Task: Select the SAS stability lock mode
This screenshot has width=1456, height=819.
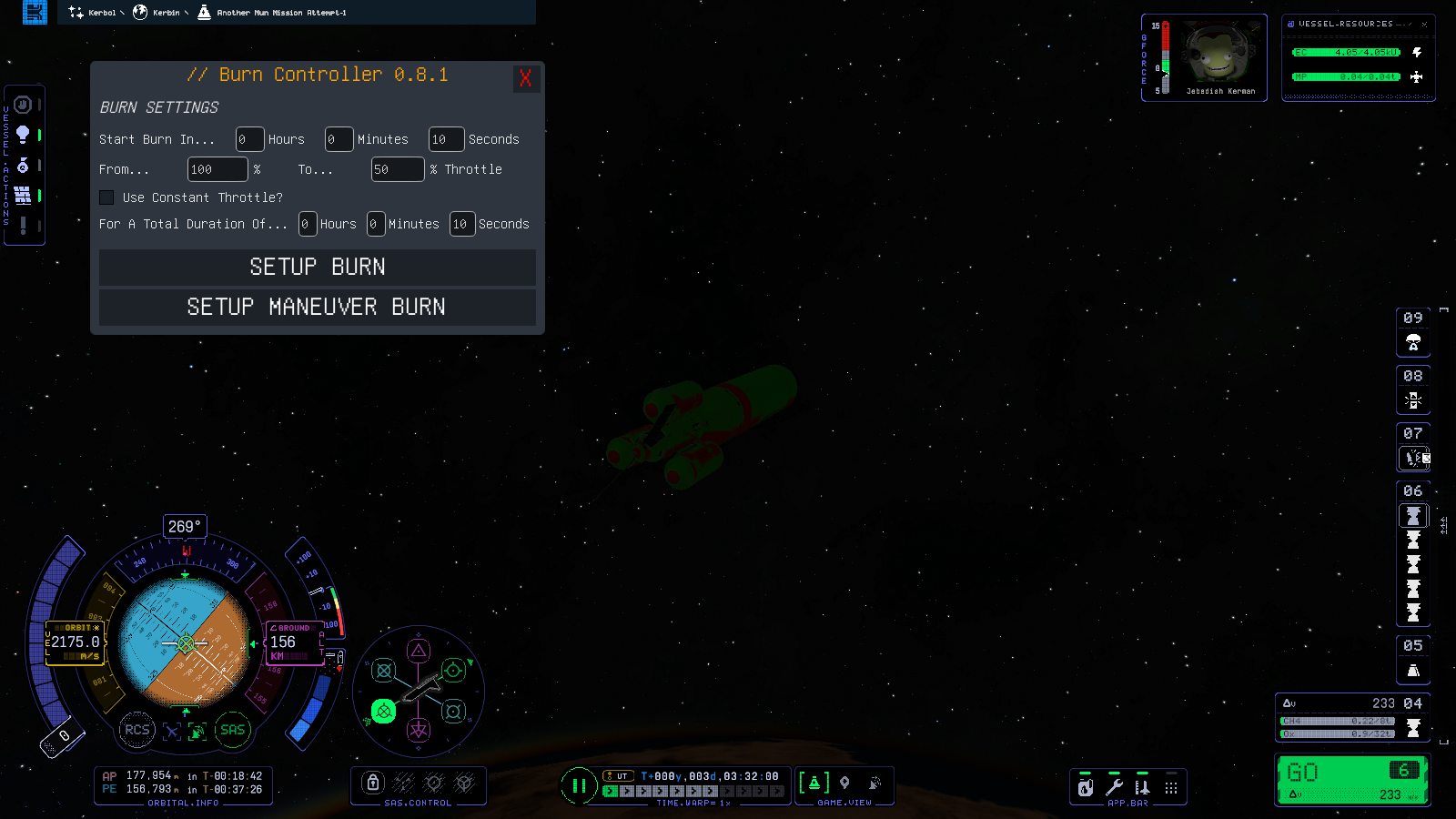Action: click(371, 783)
